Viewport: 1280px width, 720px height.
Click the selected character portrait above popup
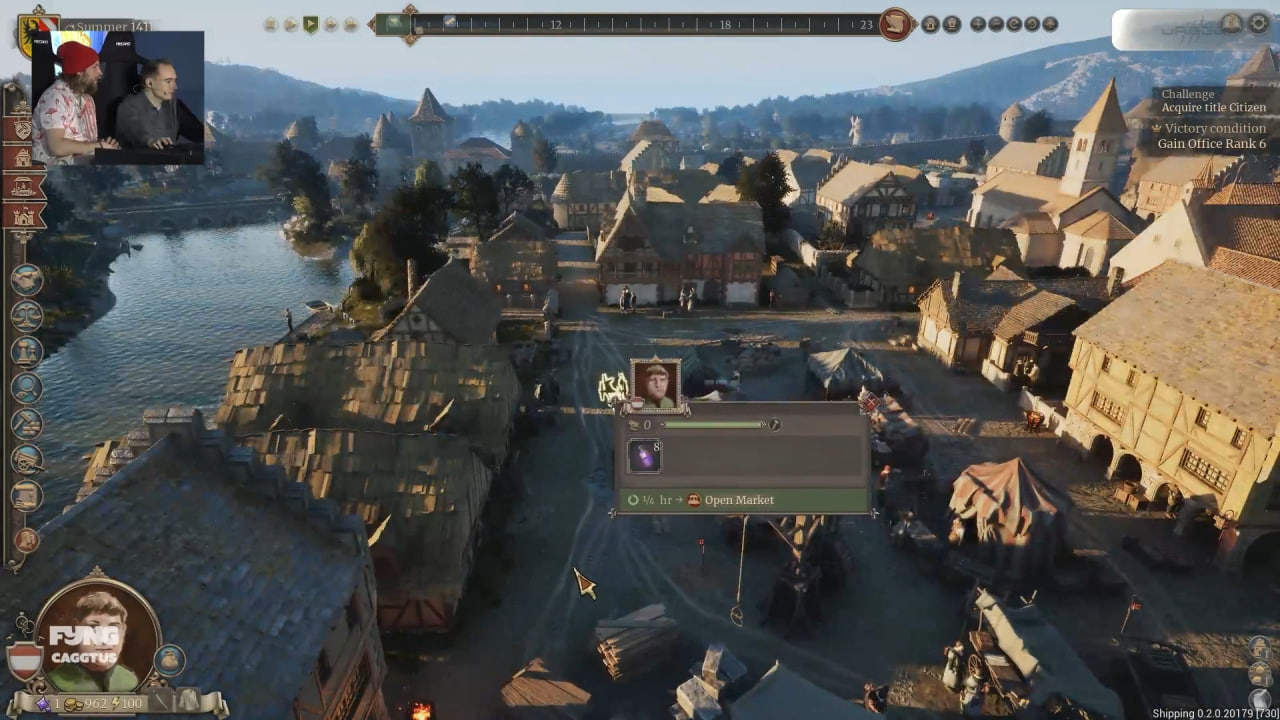tap(655, 384)
